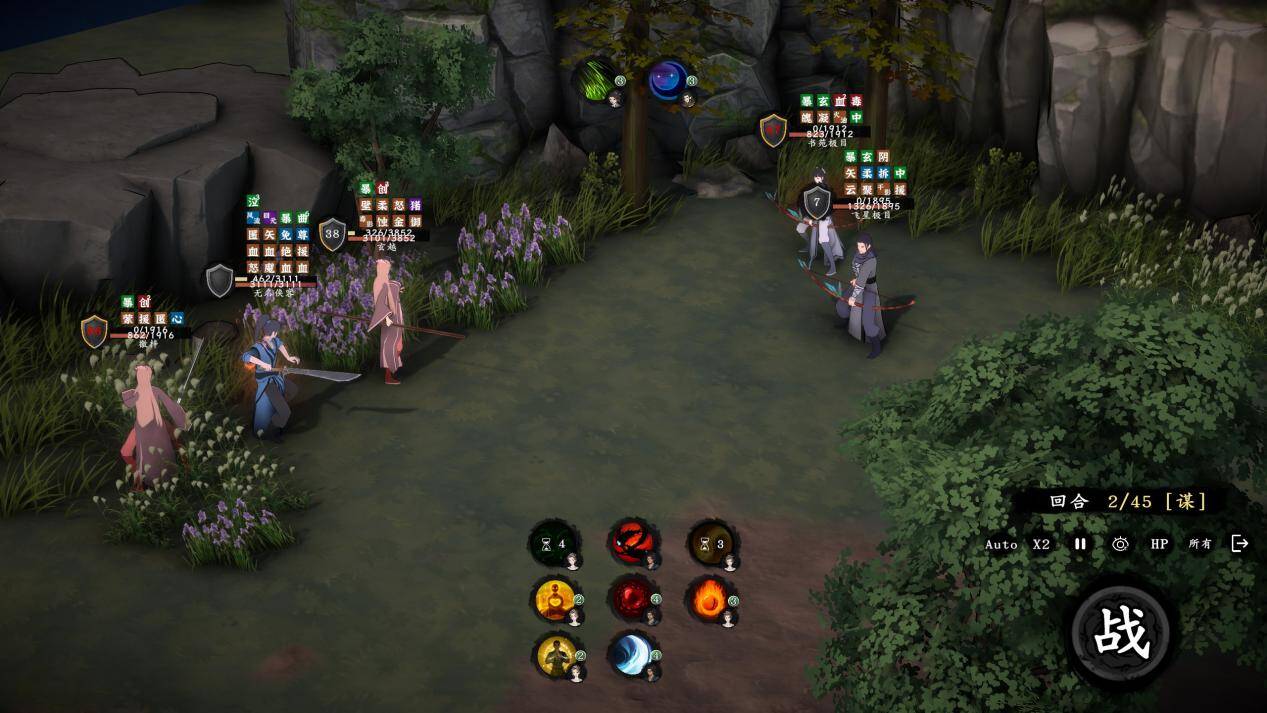
Task: Select the golden meditating figure with heart skill
Action: [x=555, y=599]
